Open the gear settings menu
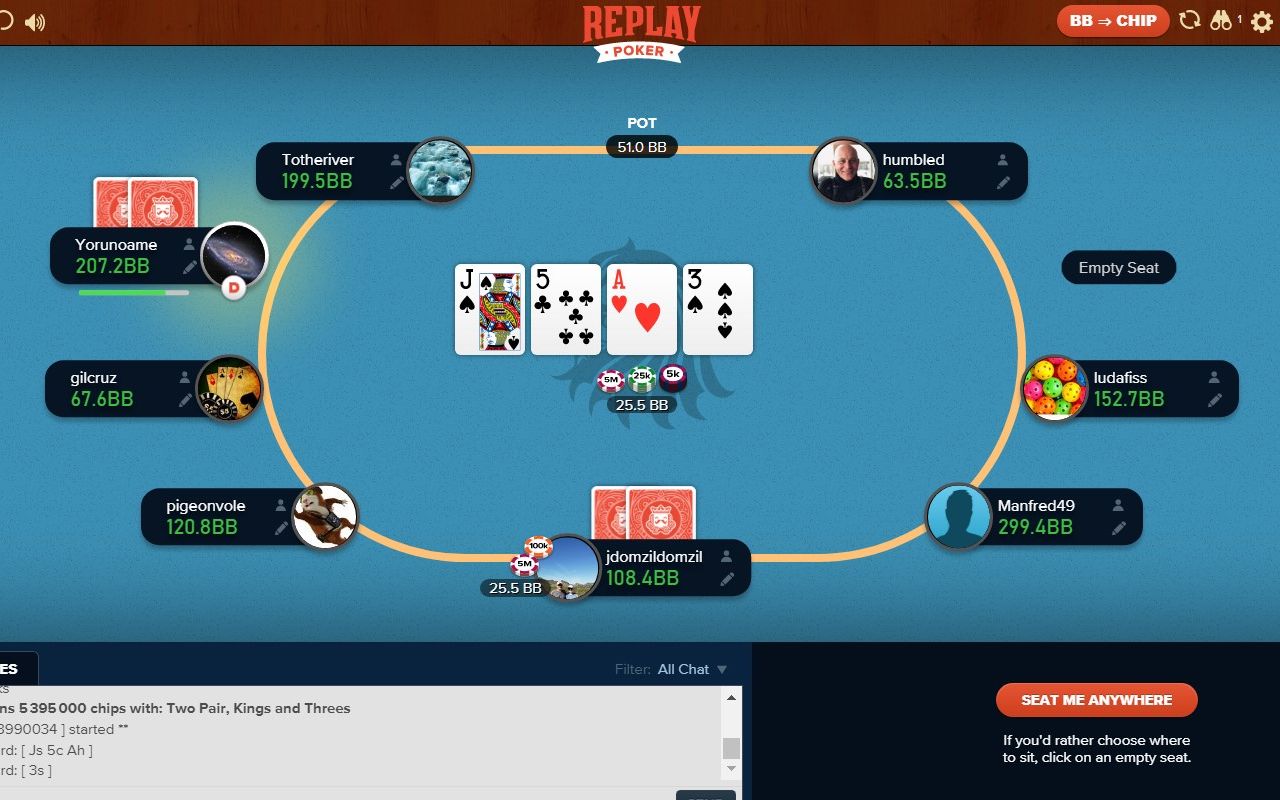The image size is (1280, 800). pyautogui.click(x=1261, y=21)
